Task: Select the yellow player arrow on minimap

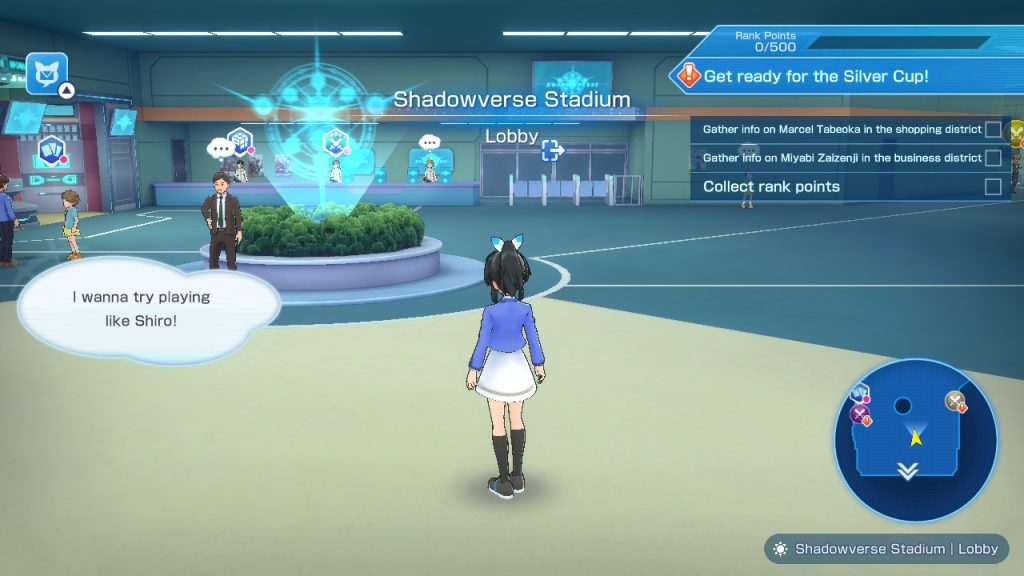Action: pyautogui.click(x=914, y=436)
